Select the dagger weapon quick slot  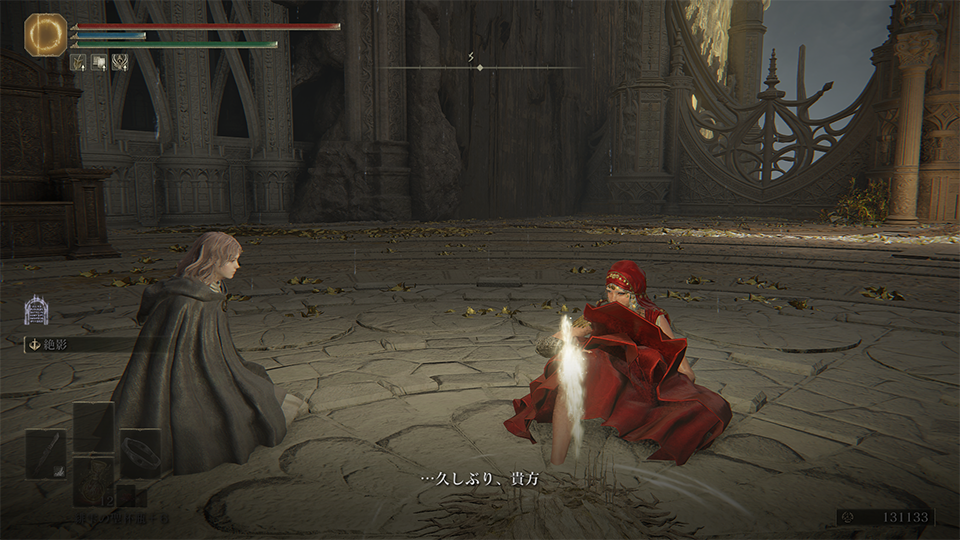coord(46,452)
